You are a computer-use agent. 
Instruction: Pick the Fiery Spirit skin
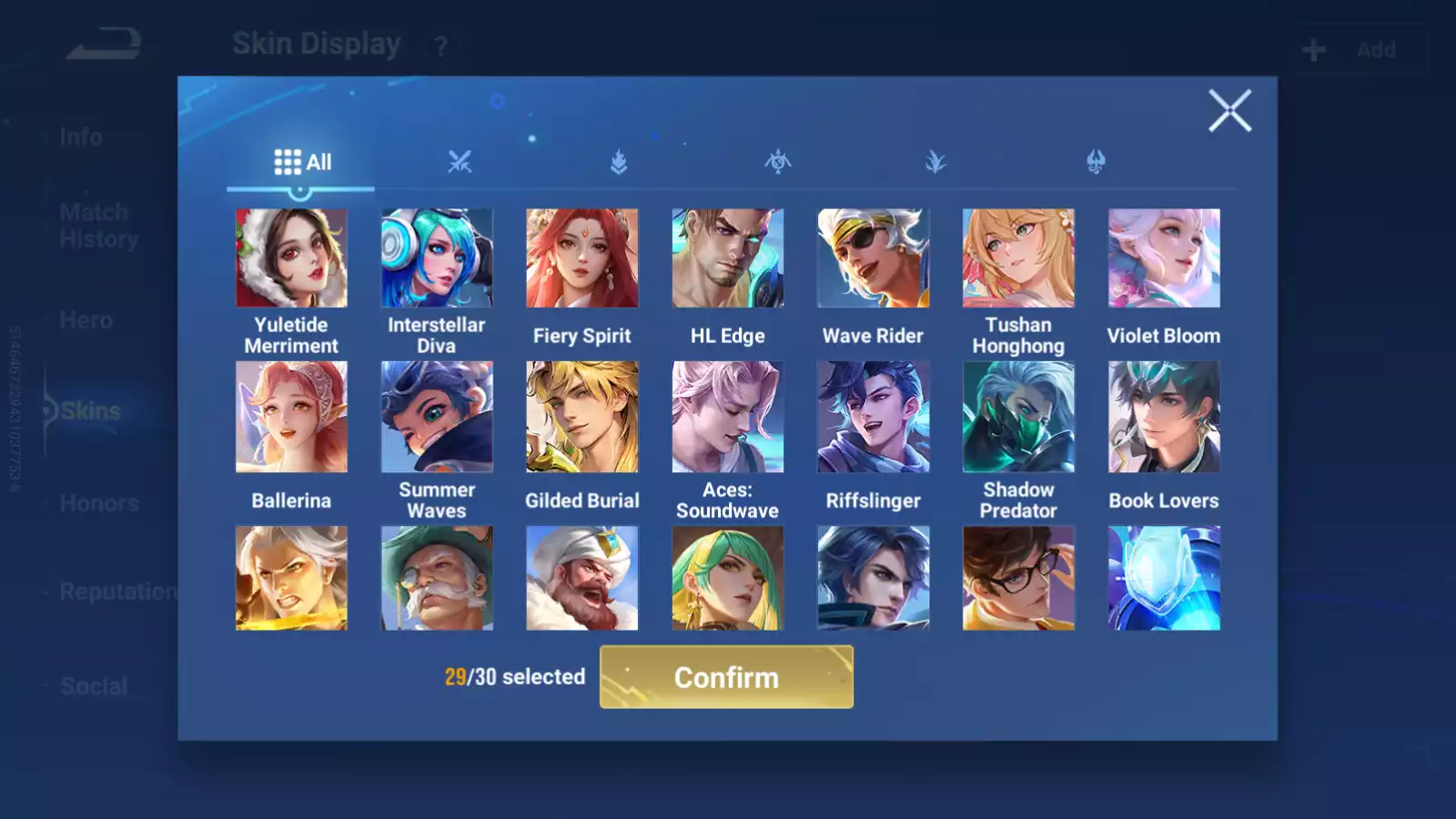click(x=582, y=258)
